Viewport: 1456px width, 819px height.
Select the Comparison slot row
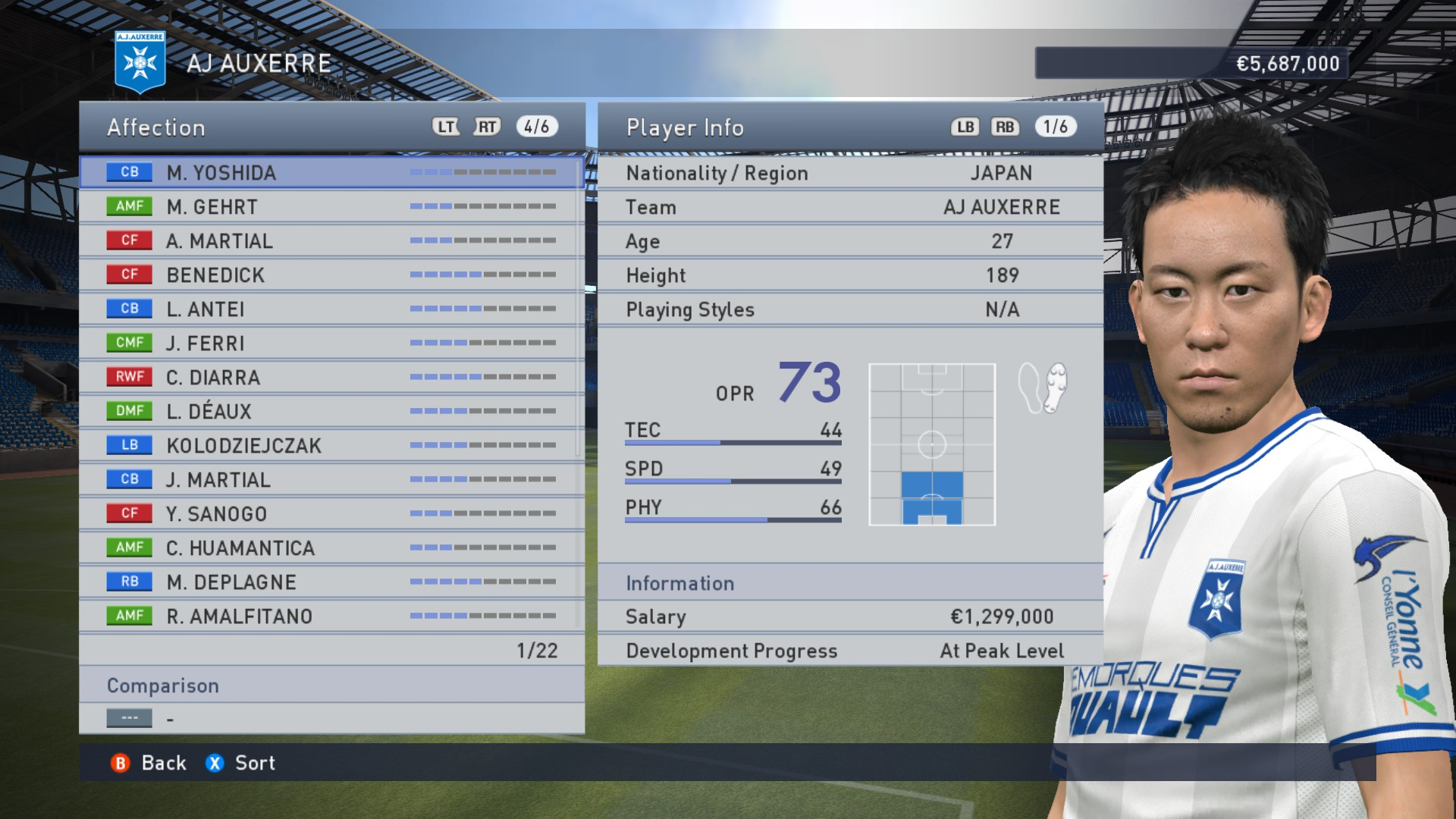(x=331, y=718)
